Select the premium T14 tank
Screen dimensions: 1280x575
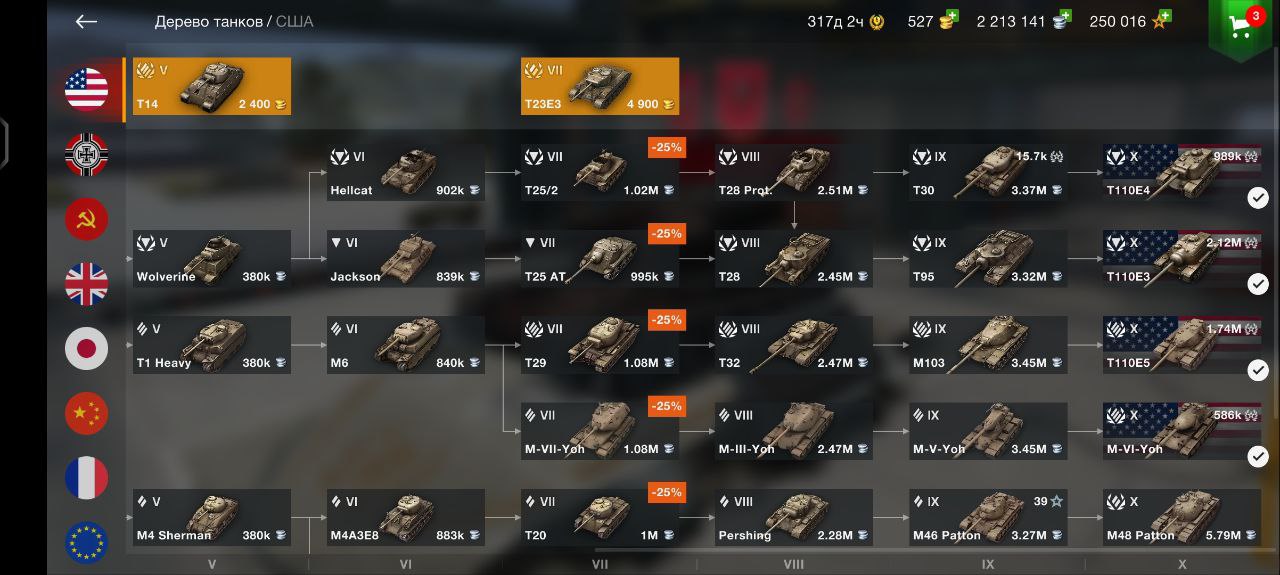coord(212,86)
